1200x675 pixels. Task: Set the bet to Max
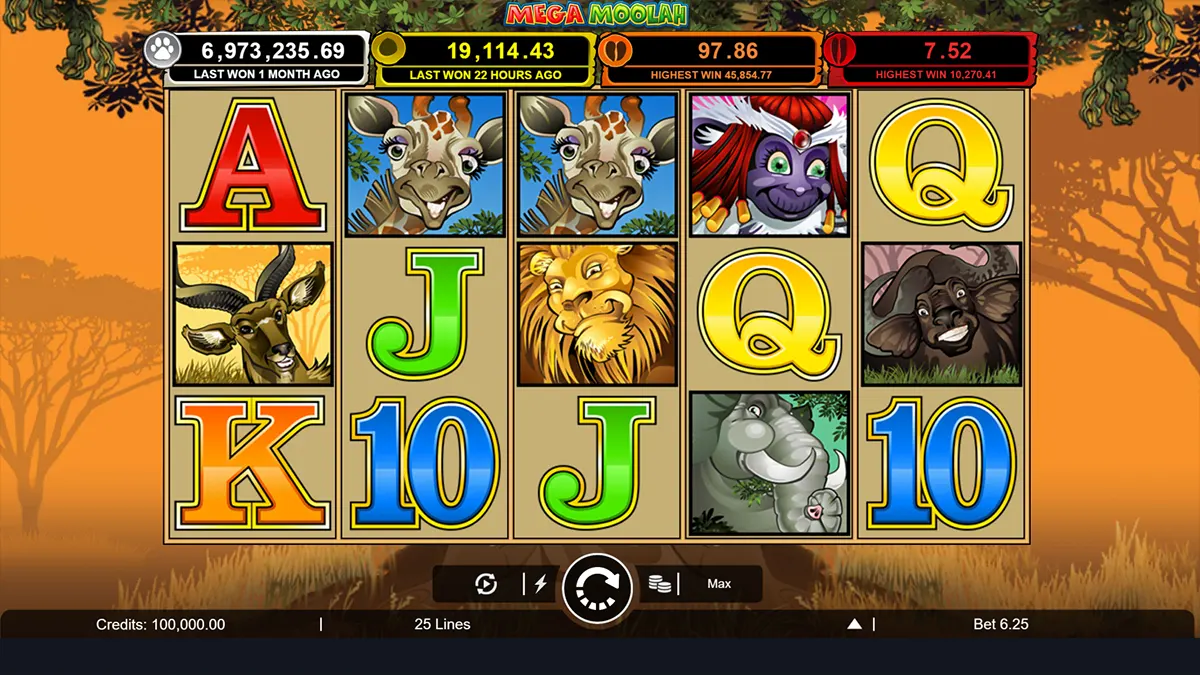coord(719,584)
